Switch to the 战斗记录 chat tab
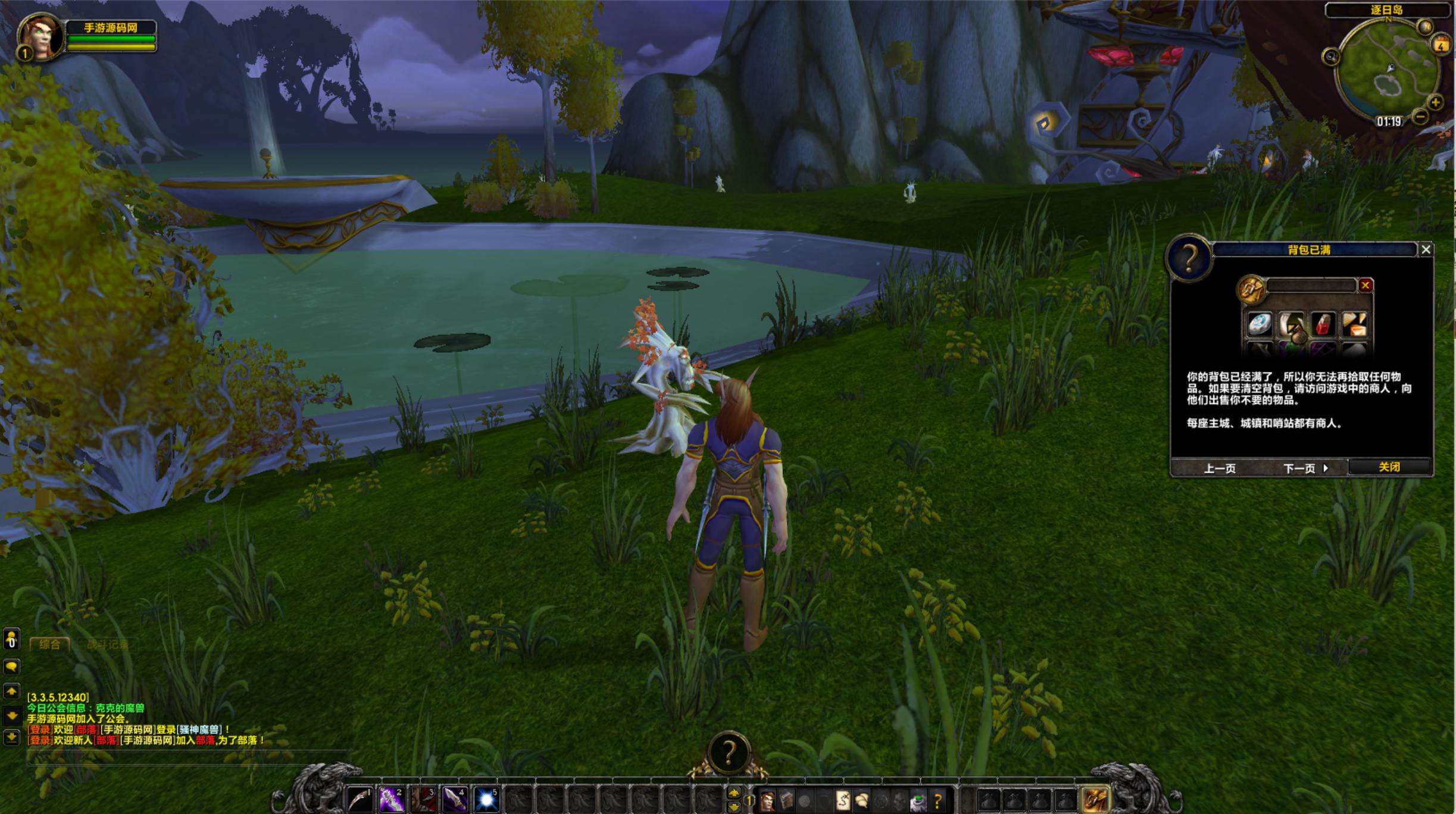The width and height of the screenshot is (1456, 814). point(108,644)
